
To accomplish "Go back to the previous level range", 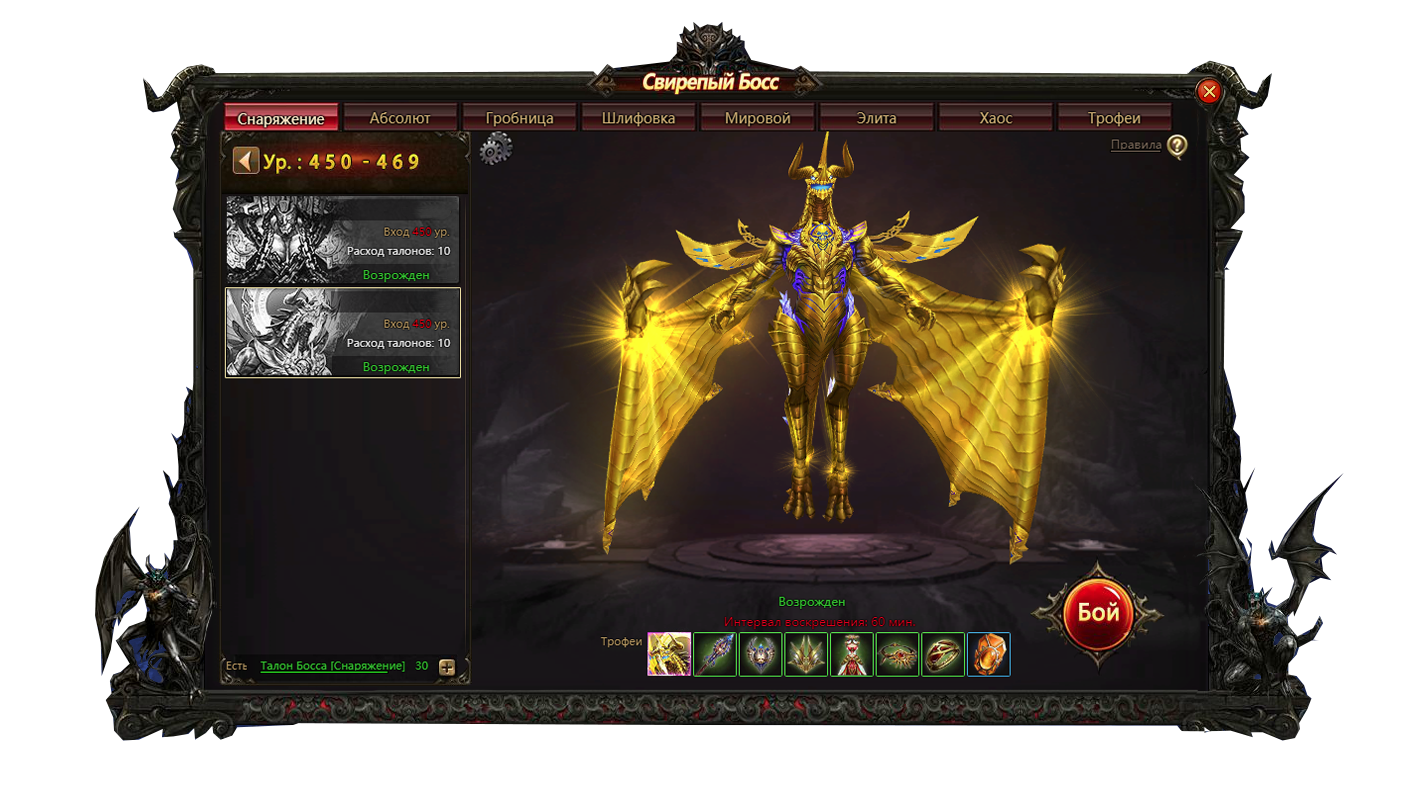I will point(245,161).
